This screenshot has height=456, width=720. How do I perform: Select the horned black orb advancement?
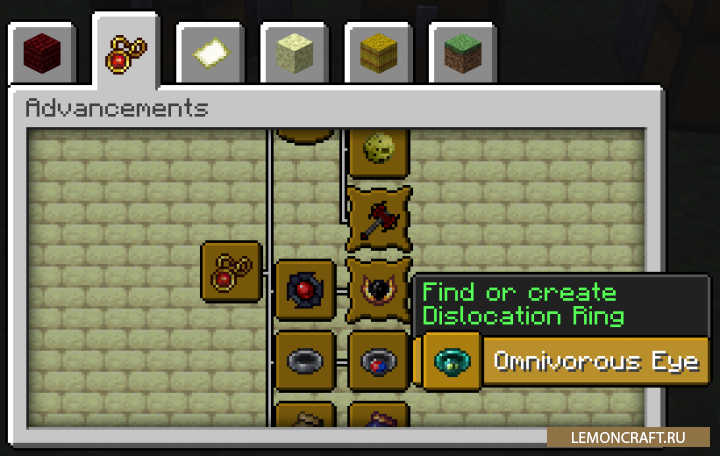click(x=378, y=290)
